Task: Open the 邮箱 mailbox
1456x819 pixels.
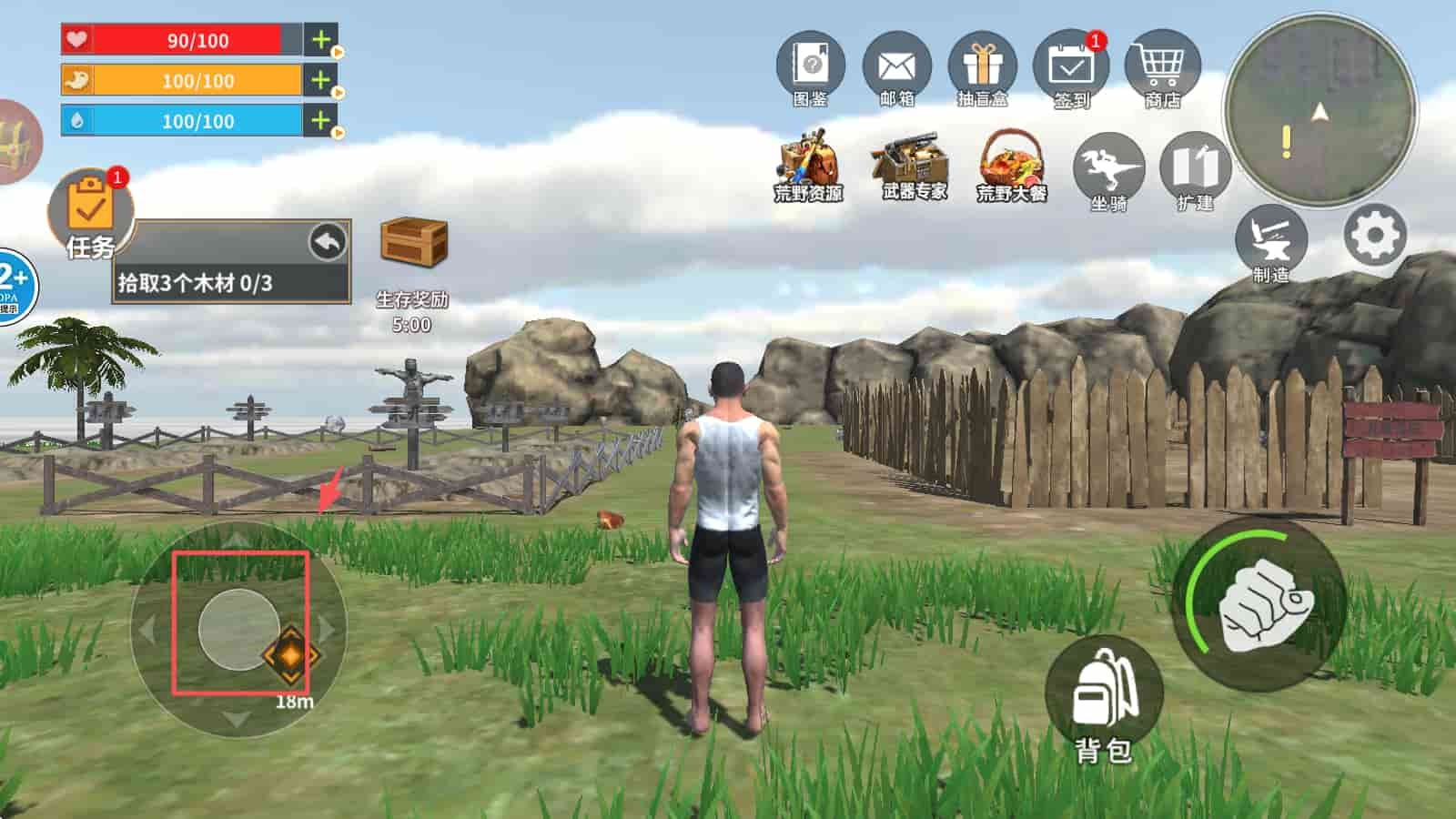Action: (x=896, y=66)
